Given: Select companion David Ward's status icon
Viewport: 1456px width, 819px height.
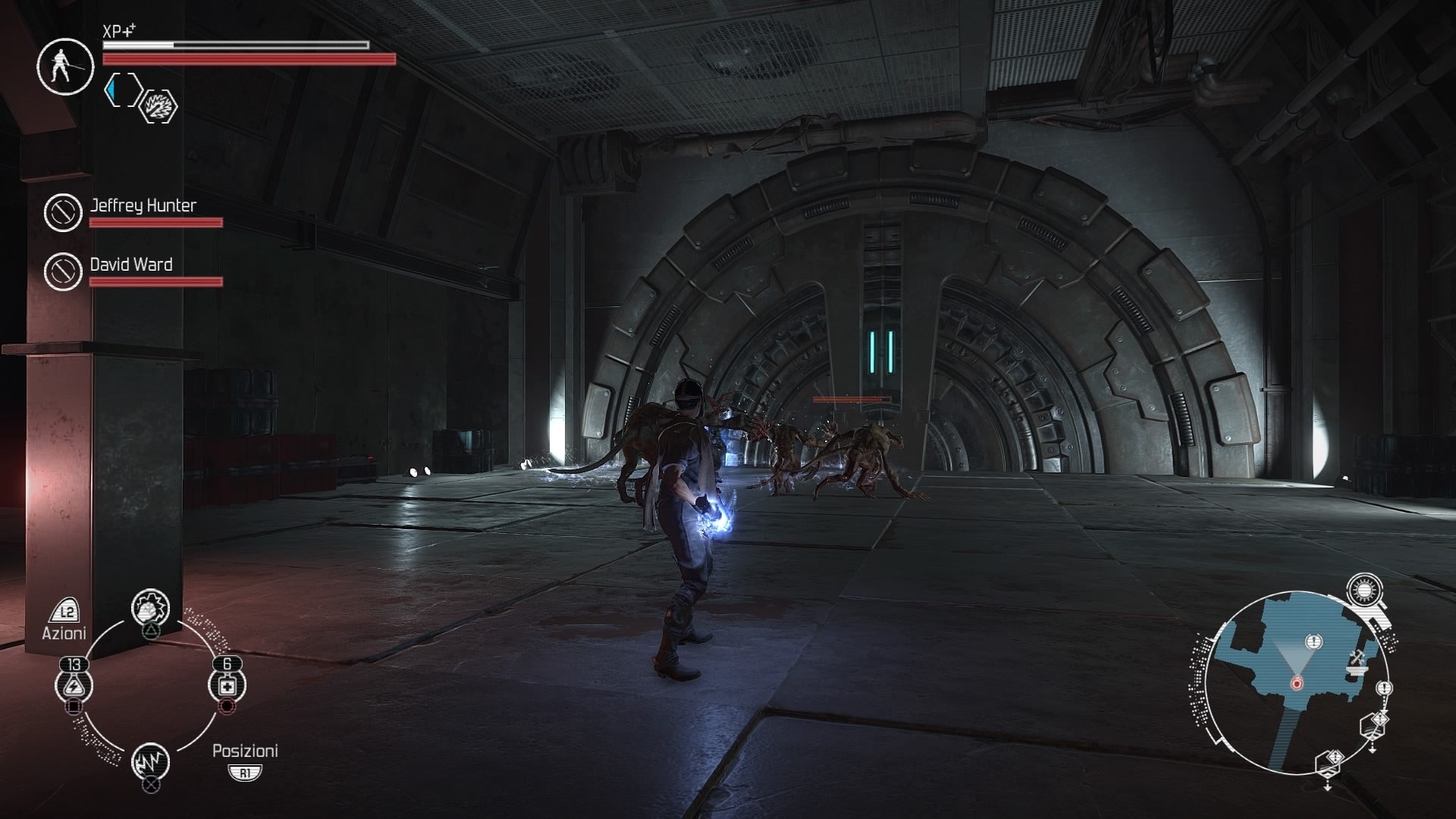Looking at the screenshot, I should [x=63, y=271].
